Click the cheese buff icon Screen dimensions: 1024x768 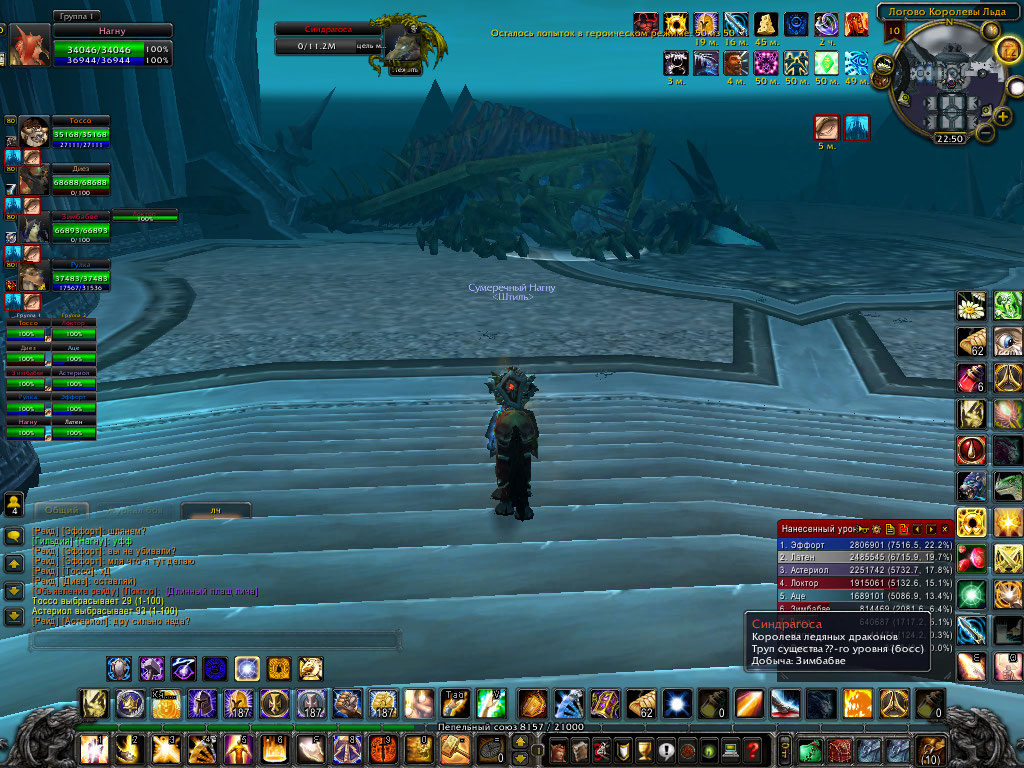(766, 23)
